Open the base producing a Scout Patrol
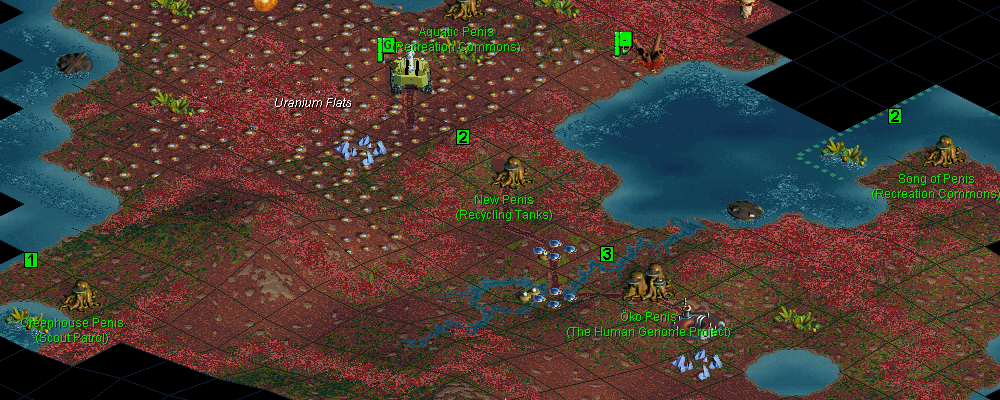1000x400 pixels. 80,297
